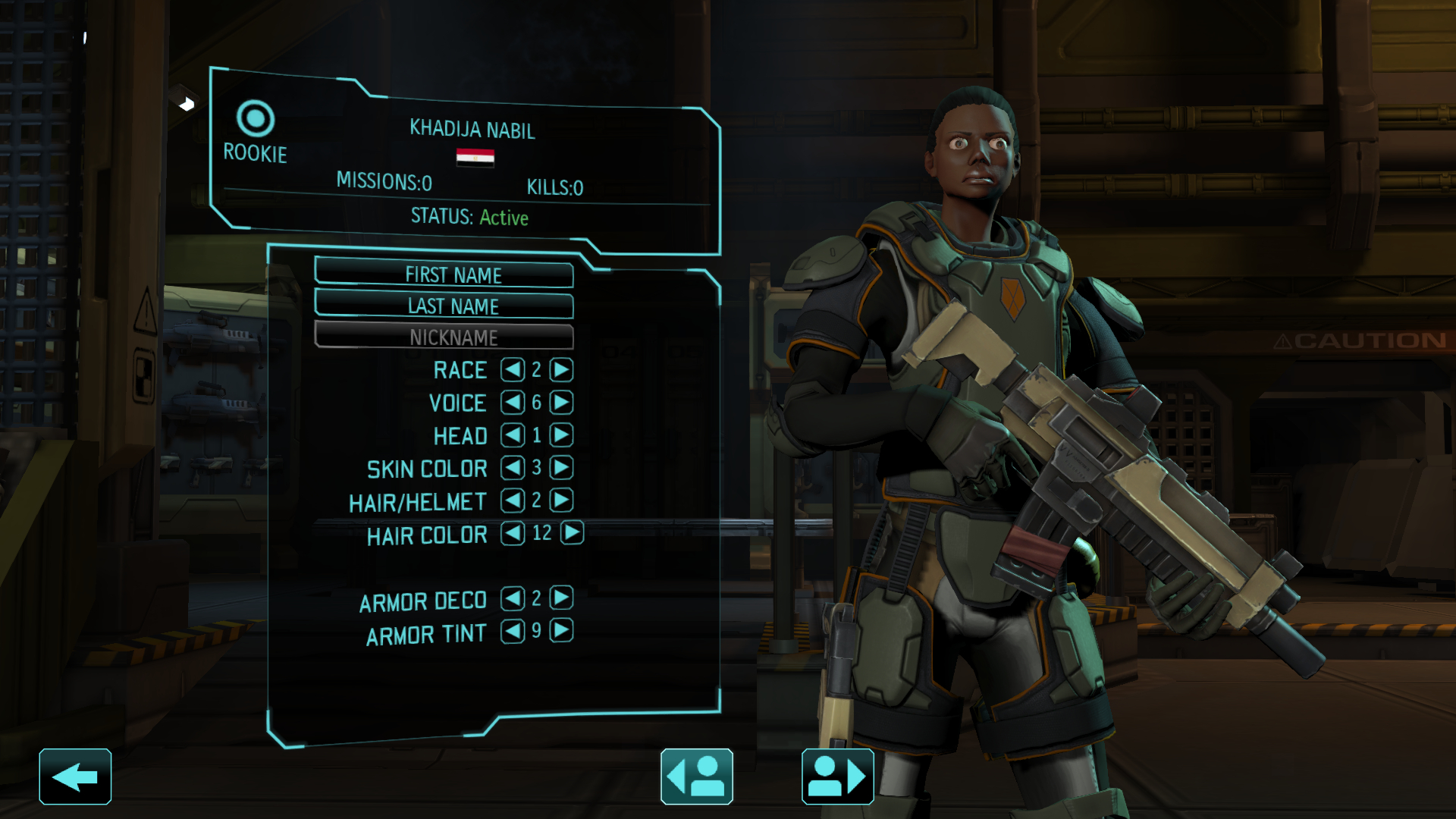This screenshot has width=1456, height=819.
Task: Switch to the next soldier
Action: (837, 777)
